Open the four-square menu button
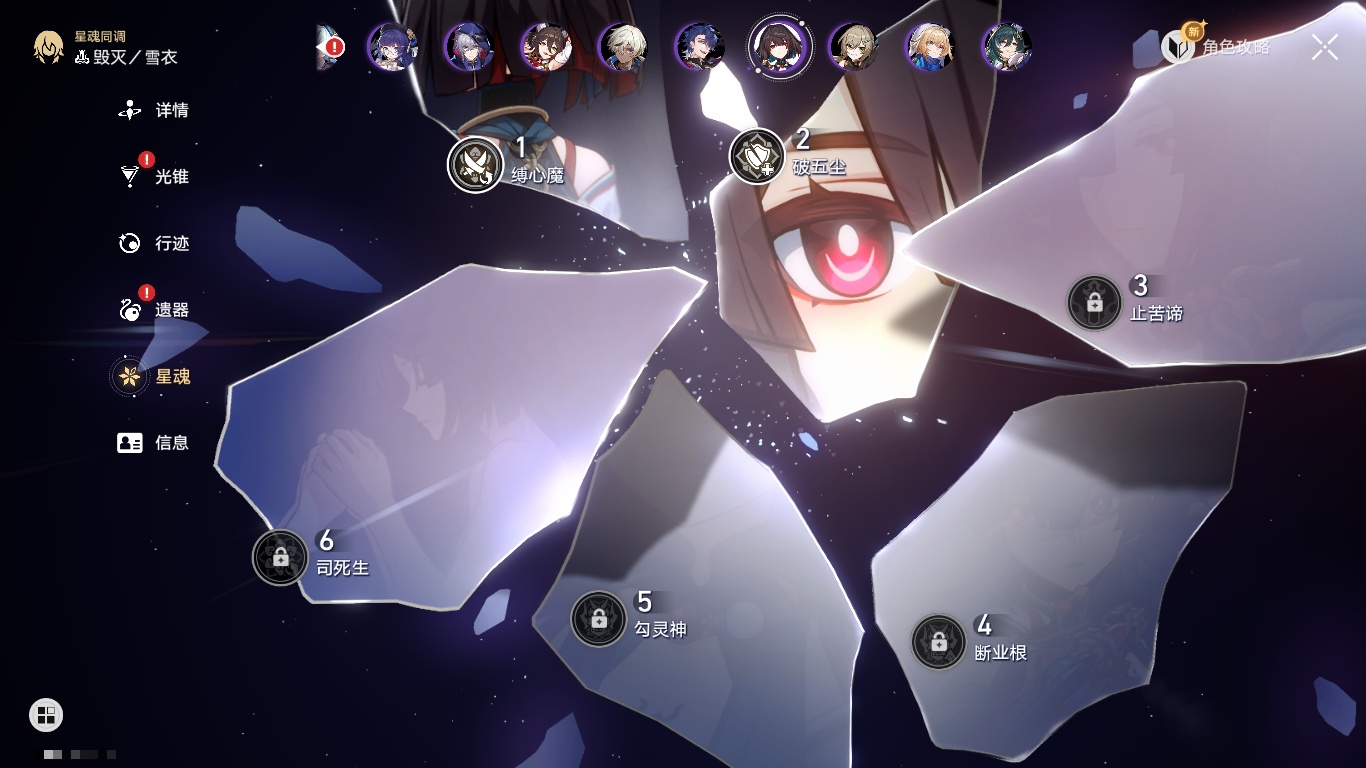The height and width of the screenshot is (768, 1366). 46,715
